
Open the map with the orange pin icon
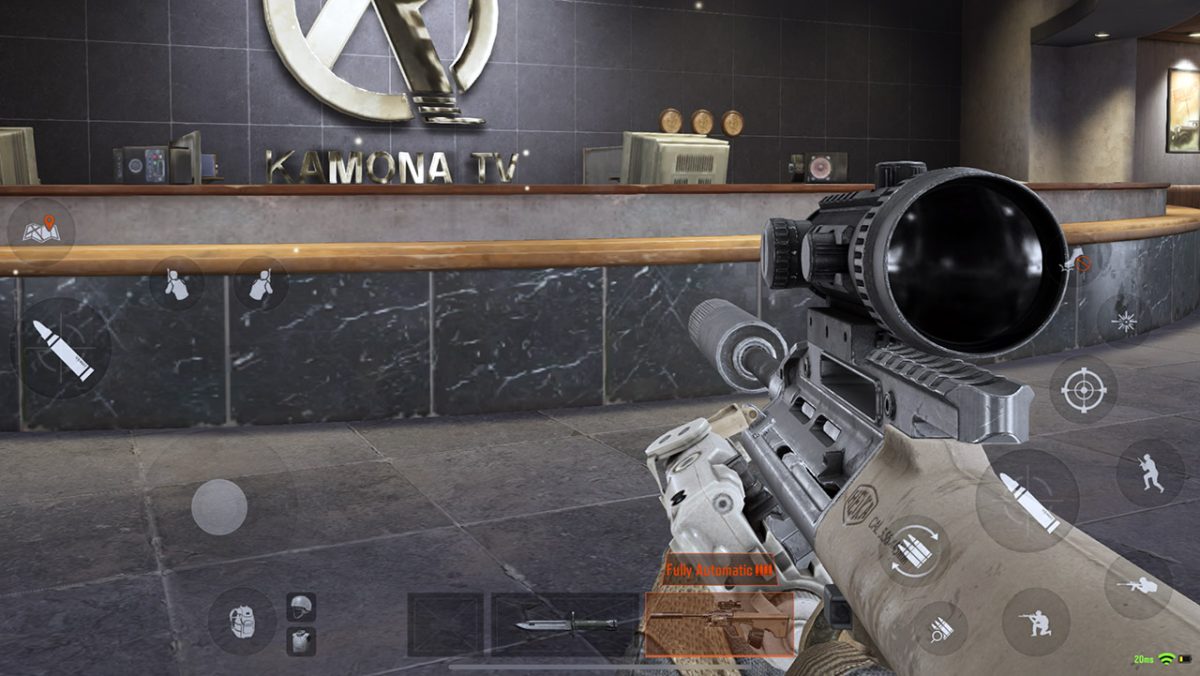coord(41,230)
